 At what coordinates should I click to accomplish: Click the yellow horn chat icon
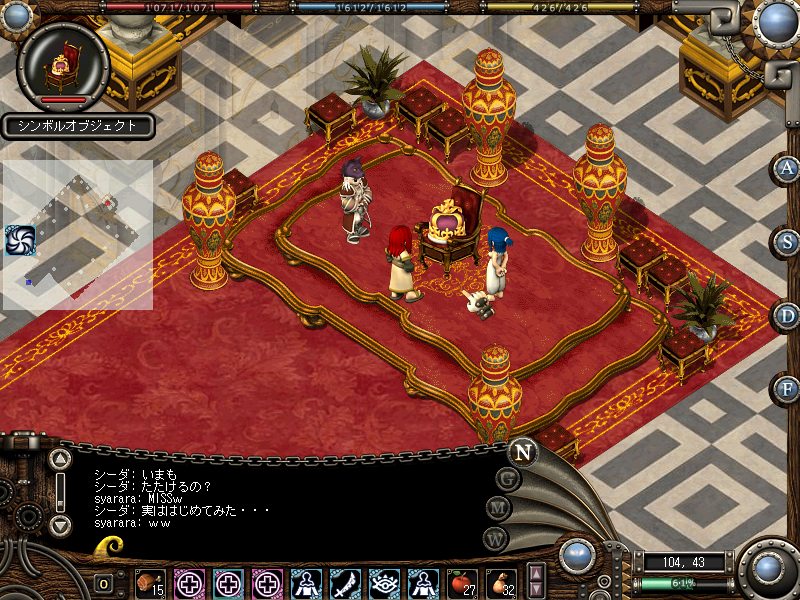[109, 545]
